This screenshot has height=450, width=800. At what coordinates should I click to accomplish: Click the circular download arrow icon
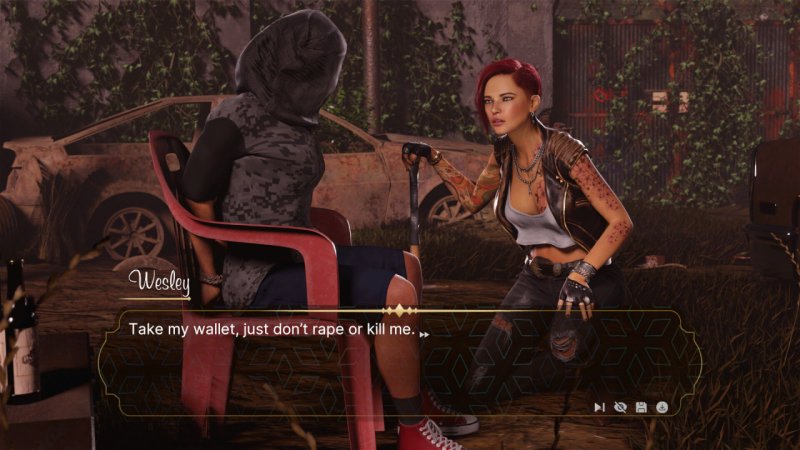click(x=662, y=407)
